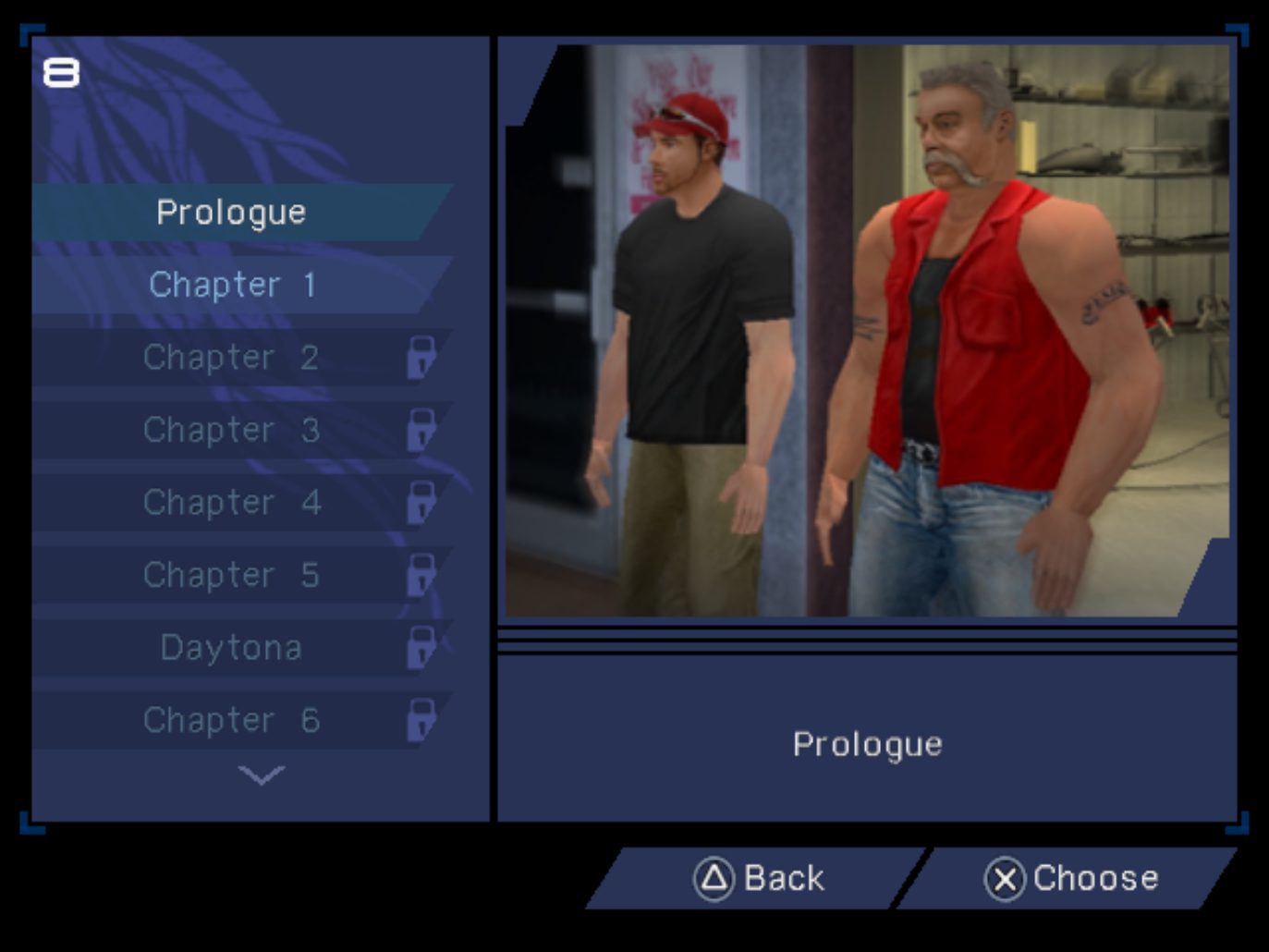The height and width of the screenshot is (952, 1269).
Task: Click the Prologue preview image
Action: pyautogui.click(x=867, y=331)
